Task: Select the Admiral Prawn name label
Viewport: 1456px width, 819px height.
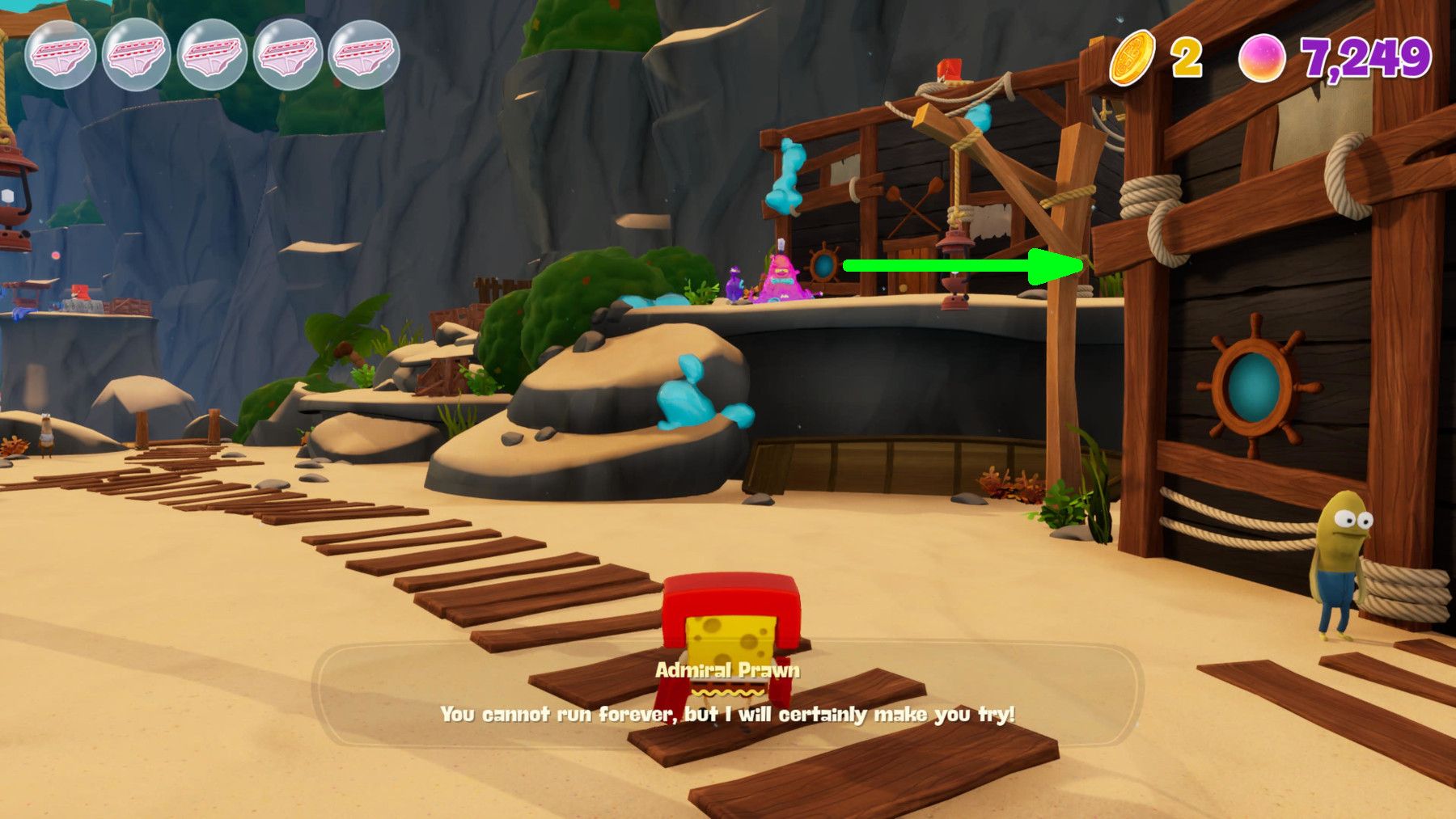Action: tap(727, 669)
